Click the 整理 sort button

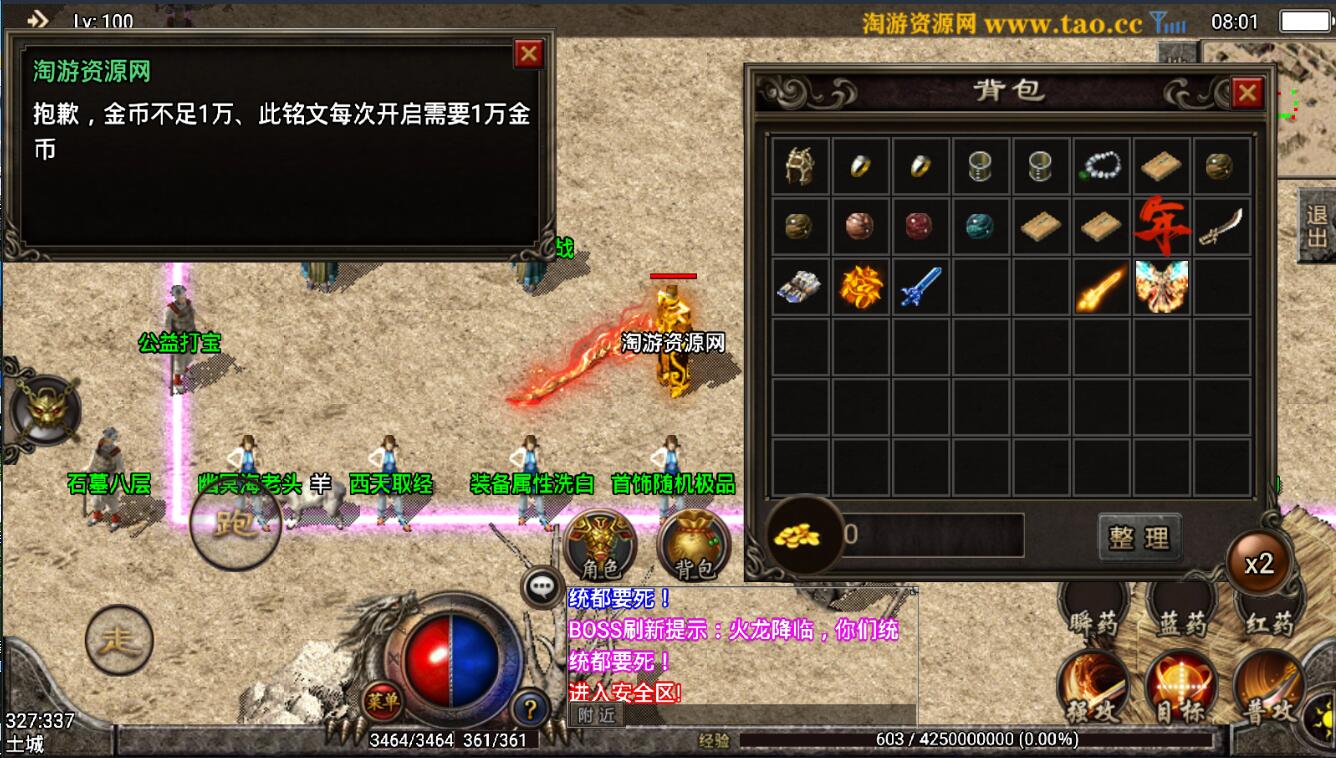pos(1139,537)
